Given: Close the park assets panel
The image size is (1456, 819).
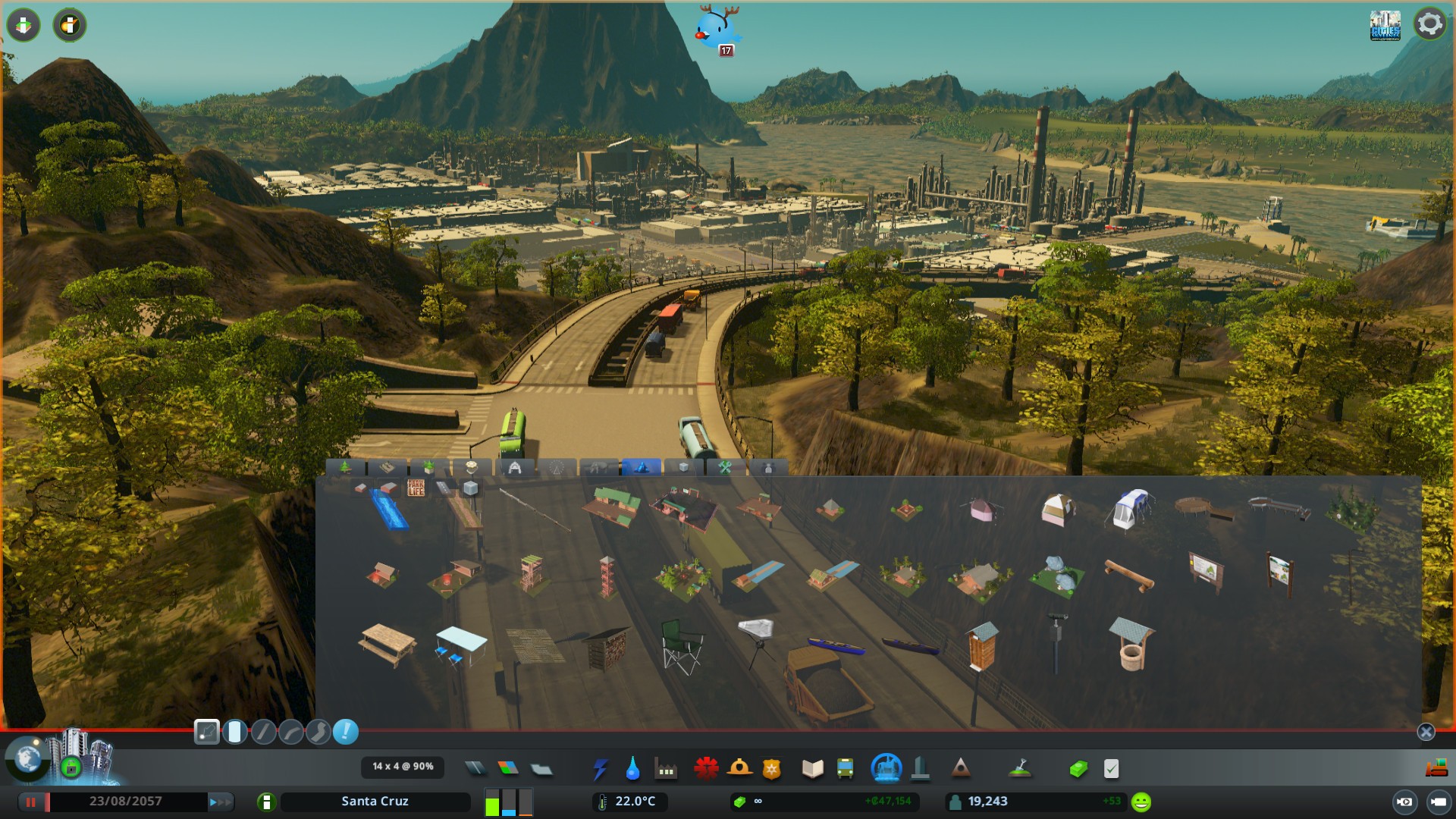Looking at the screenshot, I should point(1426,732).
